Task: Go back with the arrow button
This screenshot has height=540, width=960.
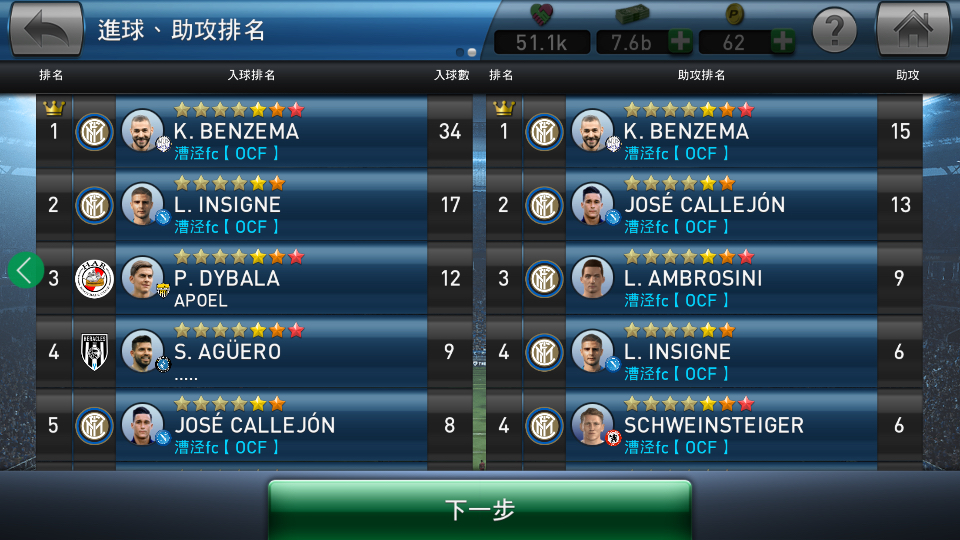Action: (x=46, y=30)
